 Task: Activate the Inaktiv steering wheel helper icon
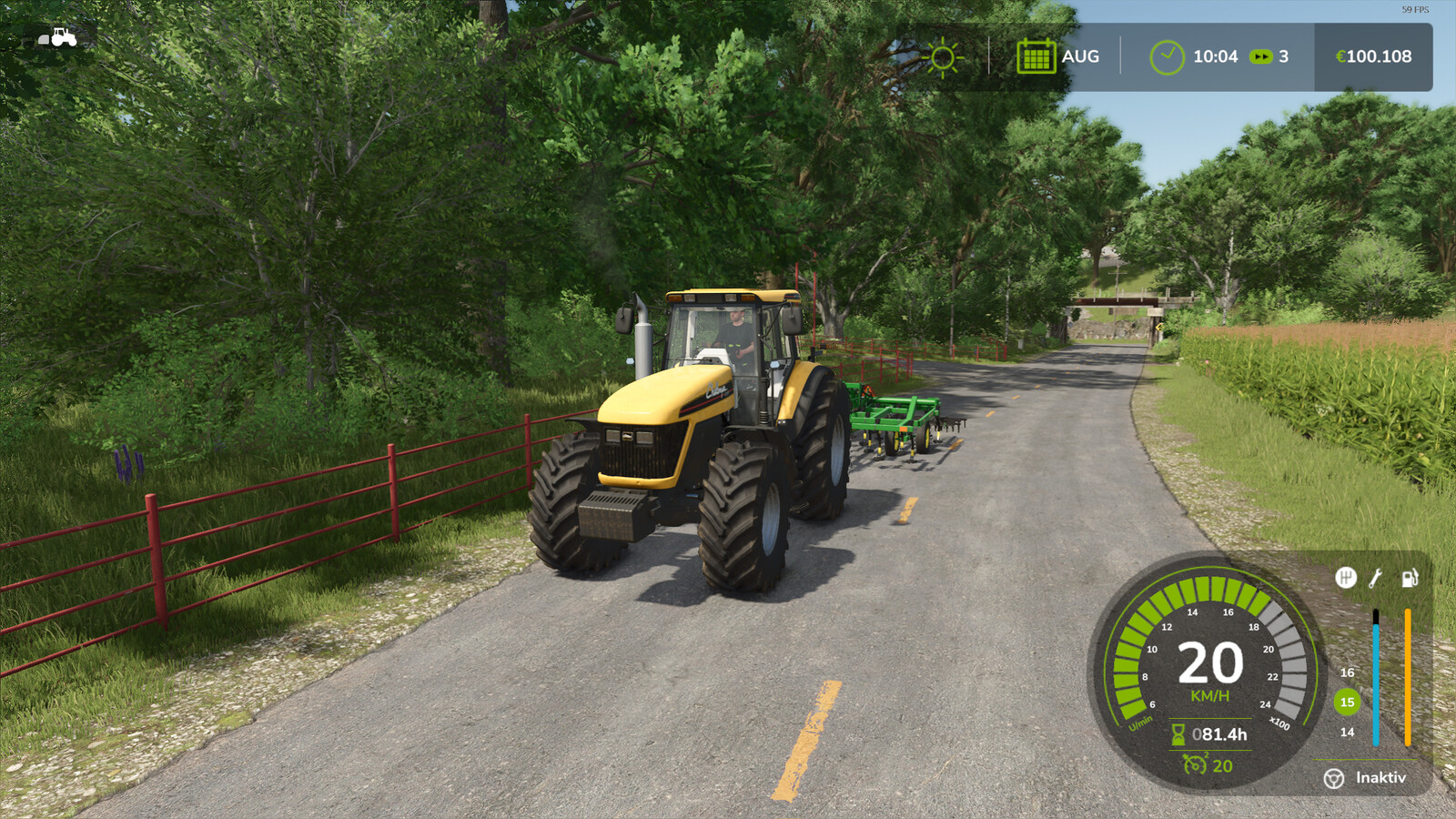1333,778
